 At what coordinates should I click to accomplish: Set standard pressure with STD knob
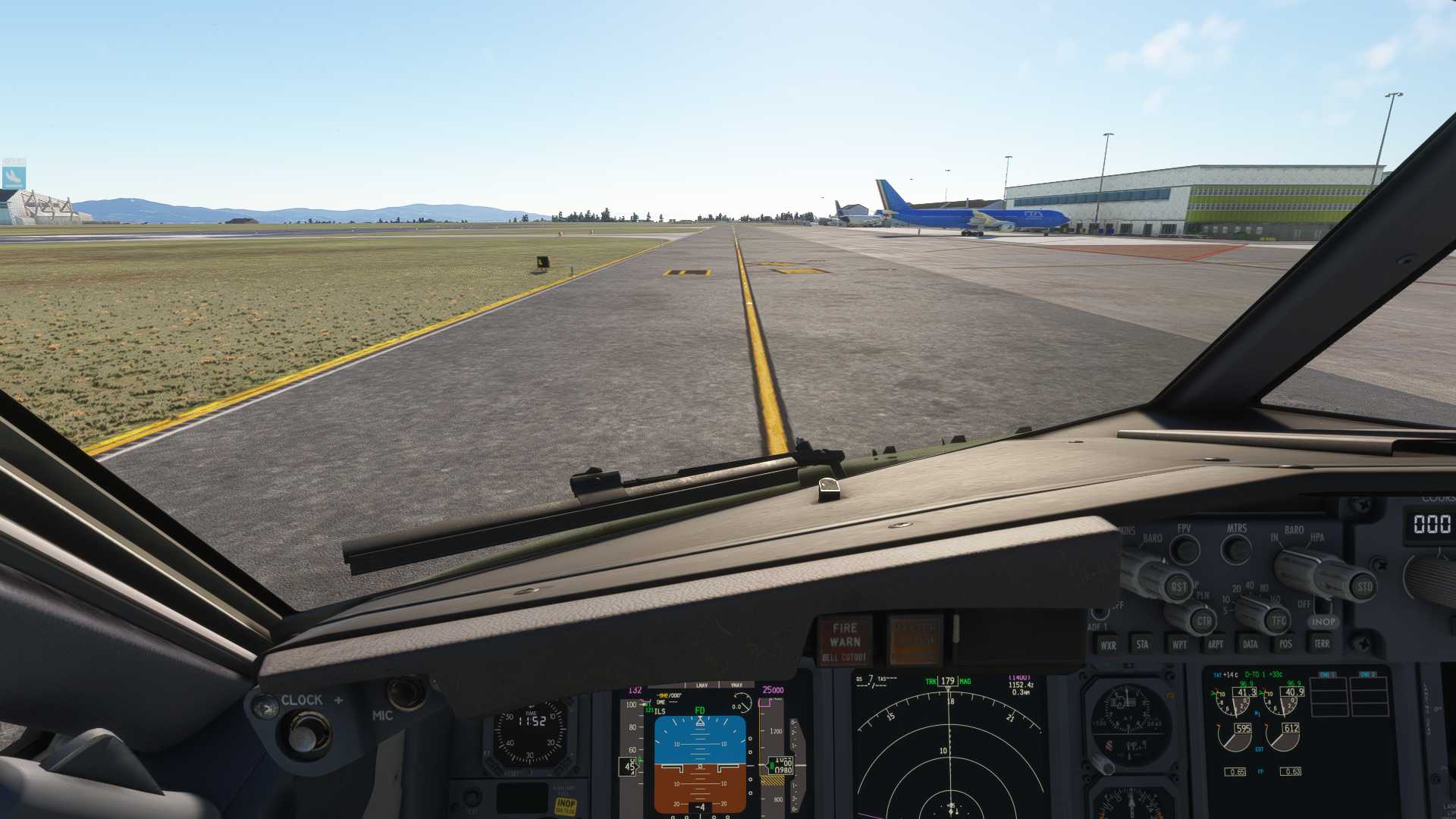pos(1363,586)
